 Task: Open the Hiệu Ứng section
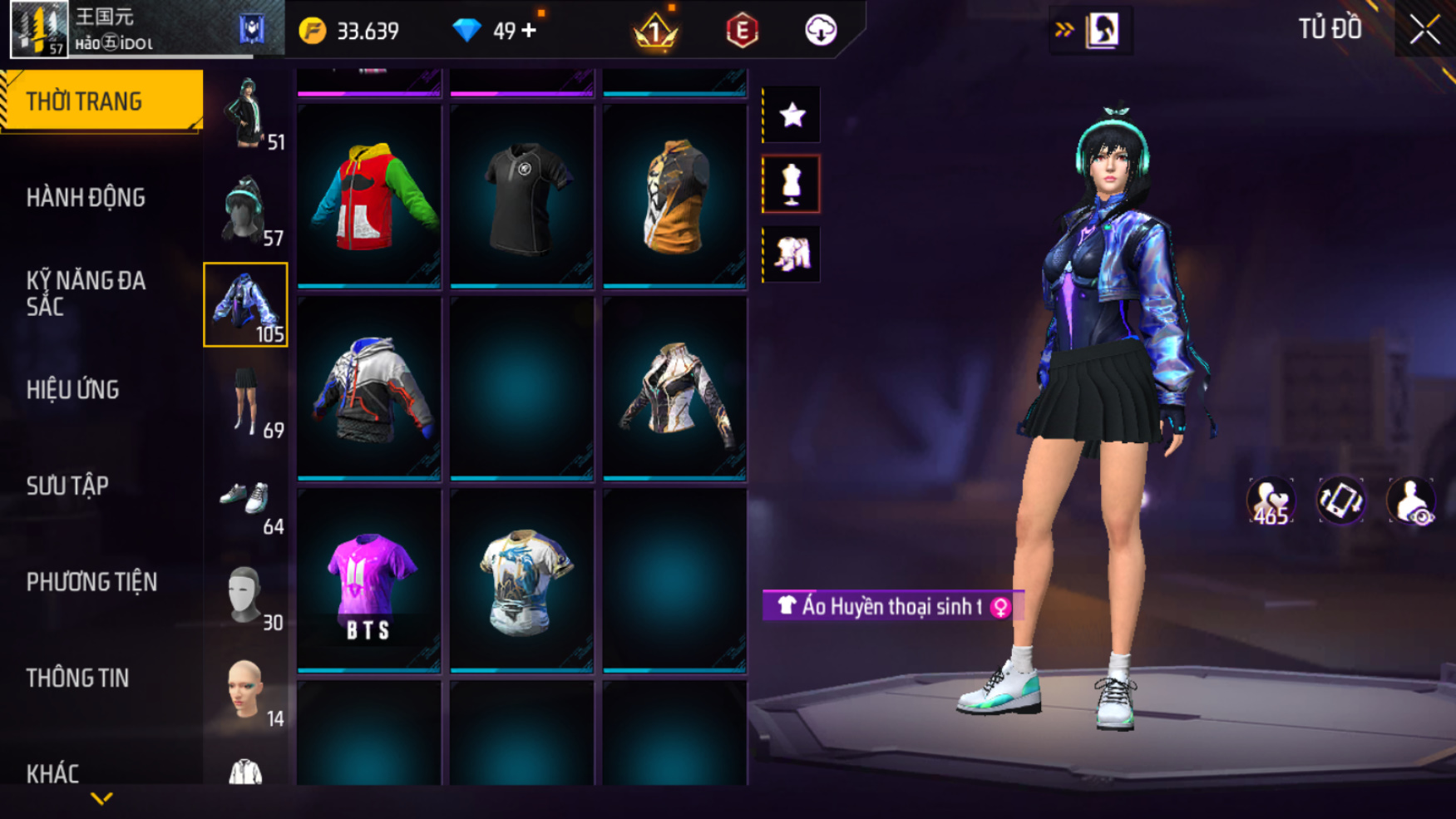pyautogui.click(x=73, y=390)
